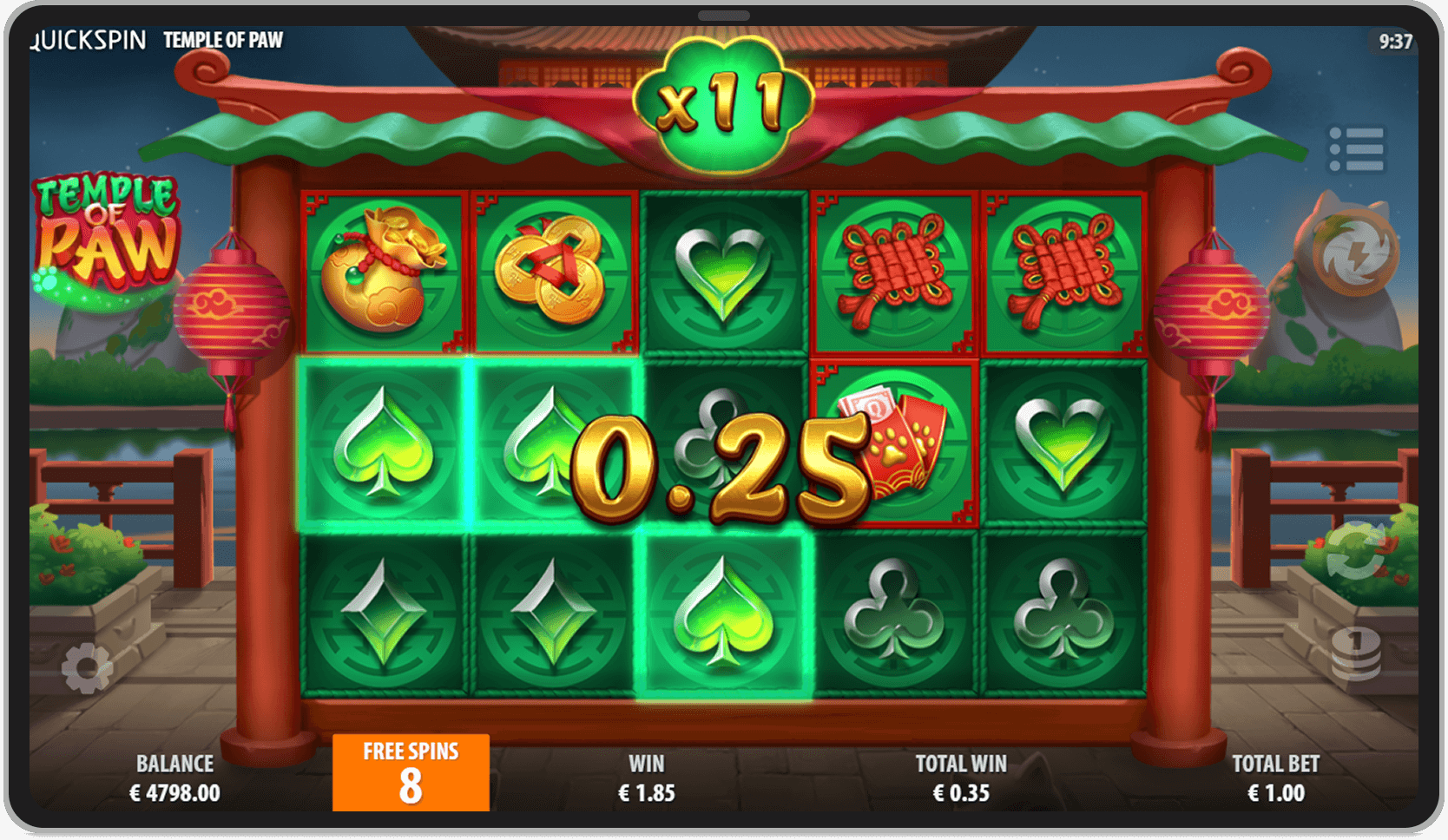
Task: Click the Temple of Paw logo
Action: 104,226
